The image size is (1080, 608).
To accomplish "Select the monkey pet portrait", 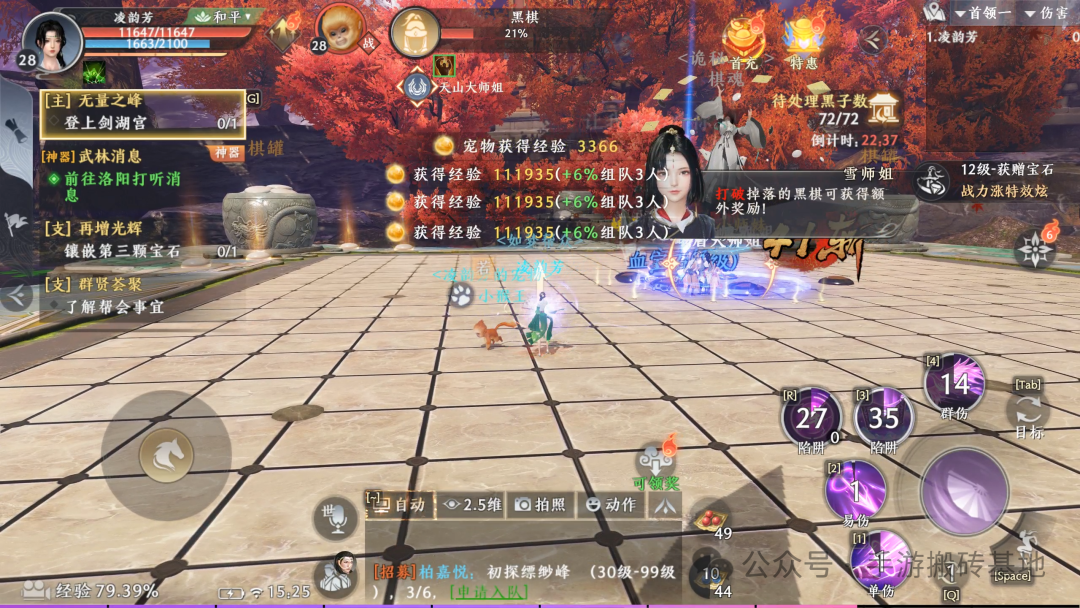I will tap(340, 29).
